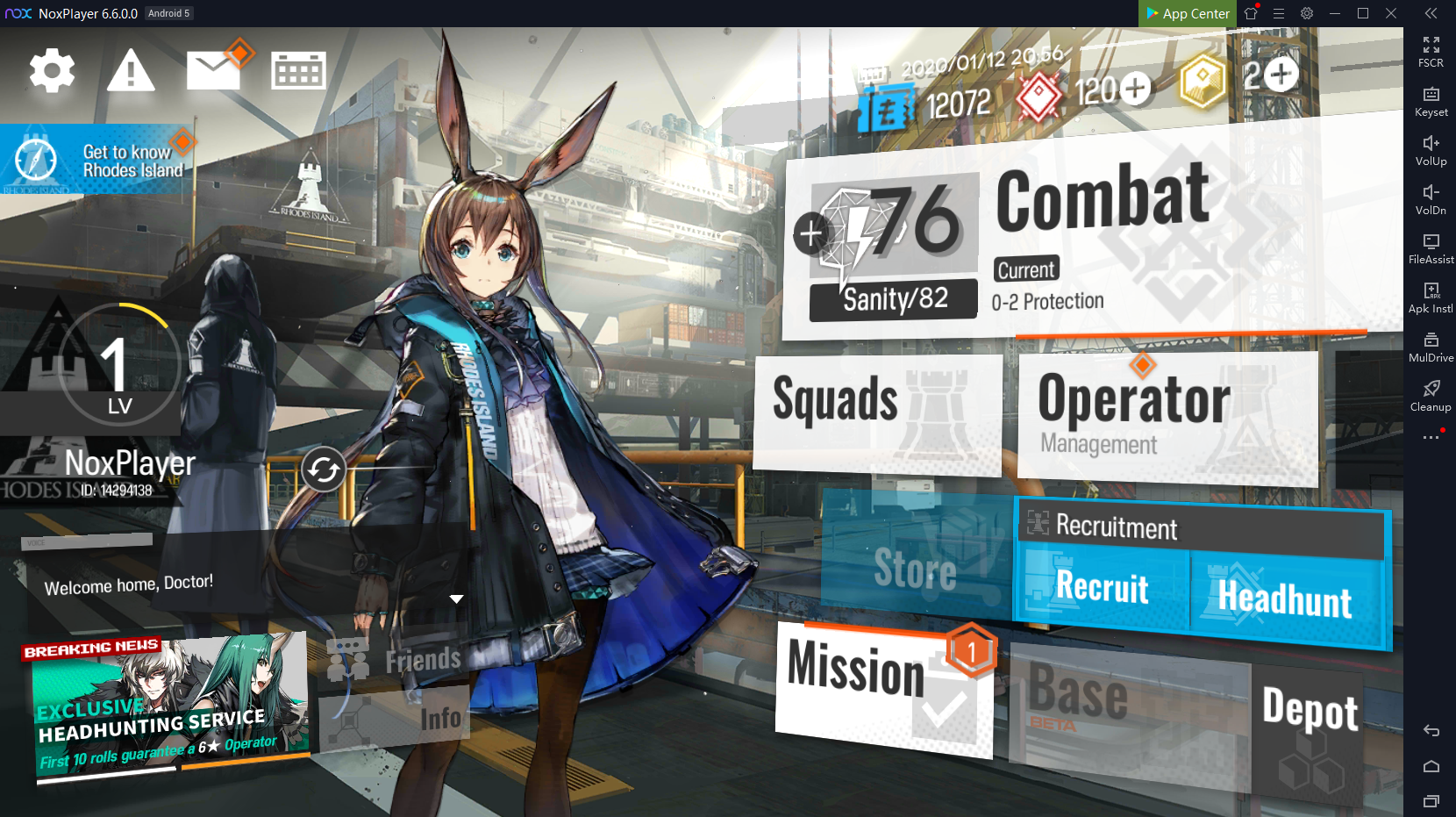Open the Store
The image size is (1456, 817).
(x=916, y=569)
